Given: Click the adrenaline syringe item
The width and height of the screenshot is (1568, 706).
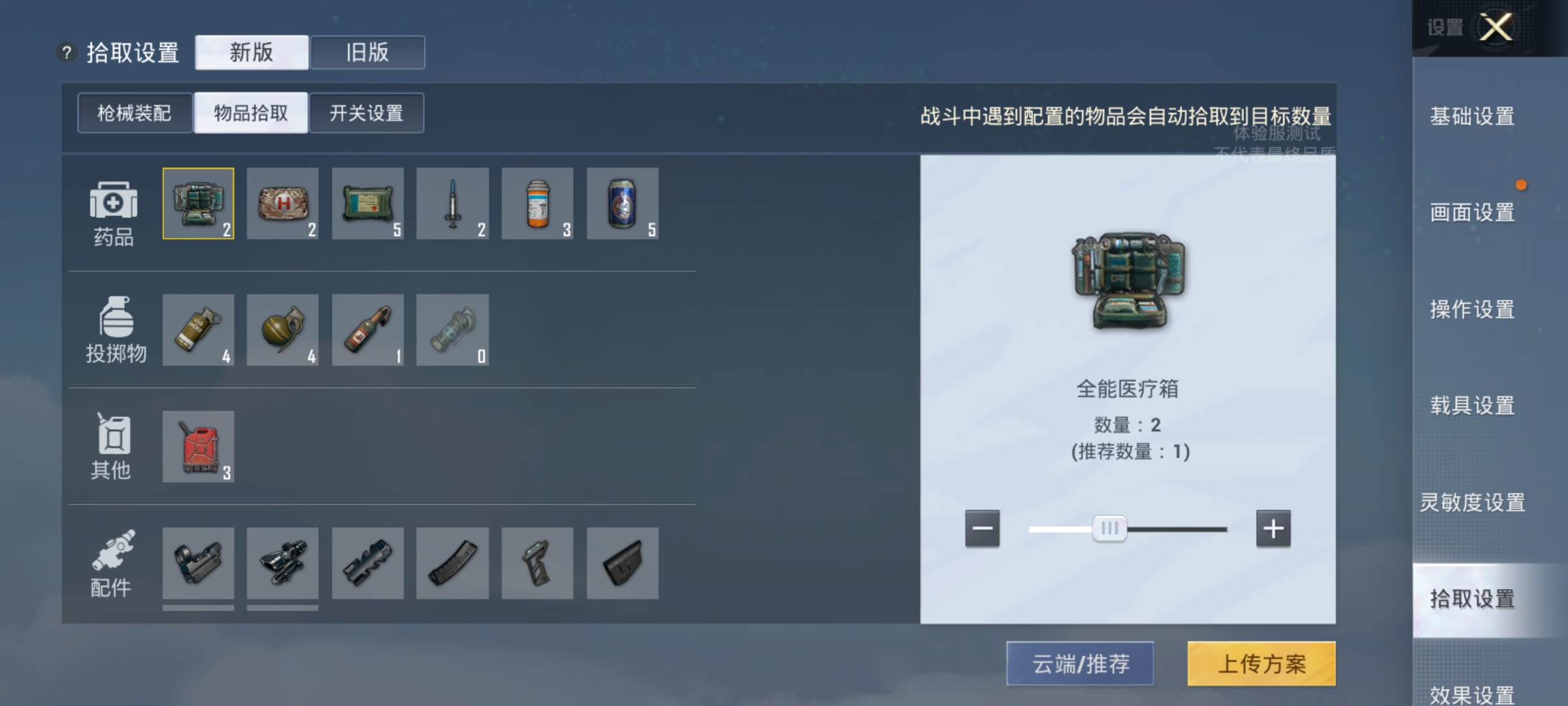Looking at the screenshot, I should pos(453,204).
